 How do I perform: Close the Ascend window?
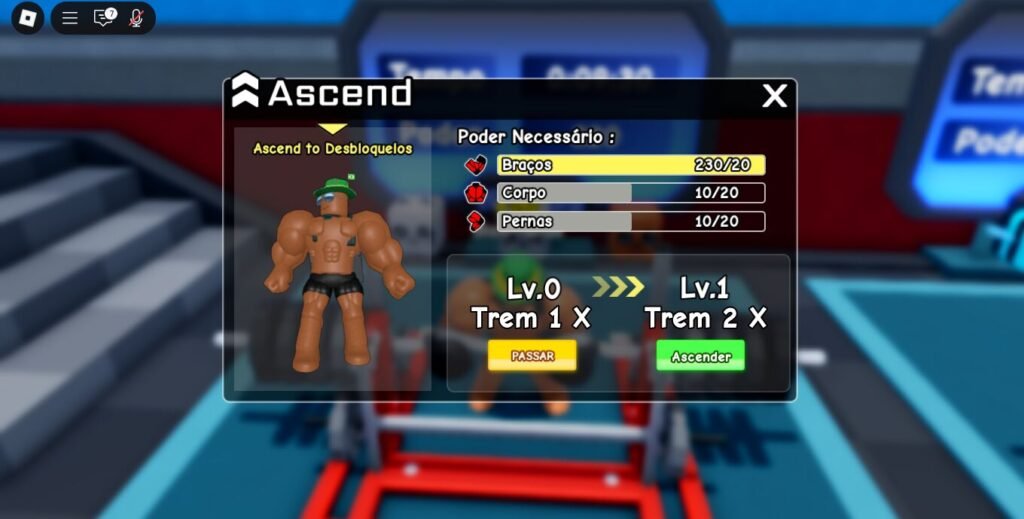(775, 96)
